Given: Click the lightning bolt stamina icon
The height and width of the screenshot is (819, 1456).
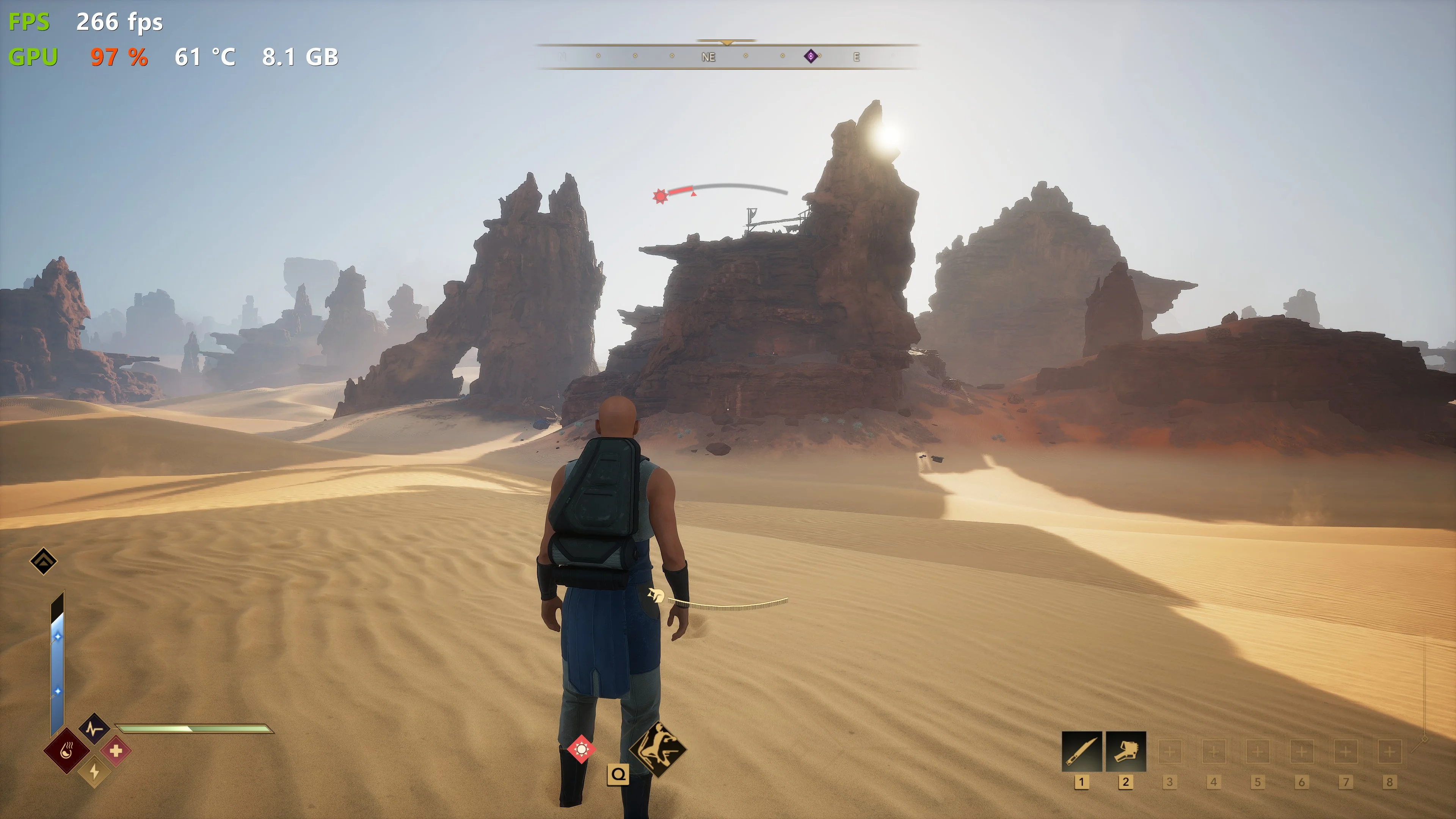Looking at the screenshot, I should click(x=94, y=772).
